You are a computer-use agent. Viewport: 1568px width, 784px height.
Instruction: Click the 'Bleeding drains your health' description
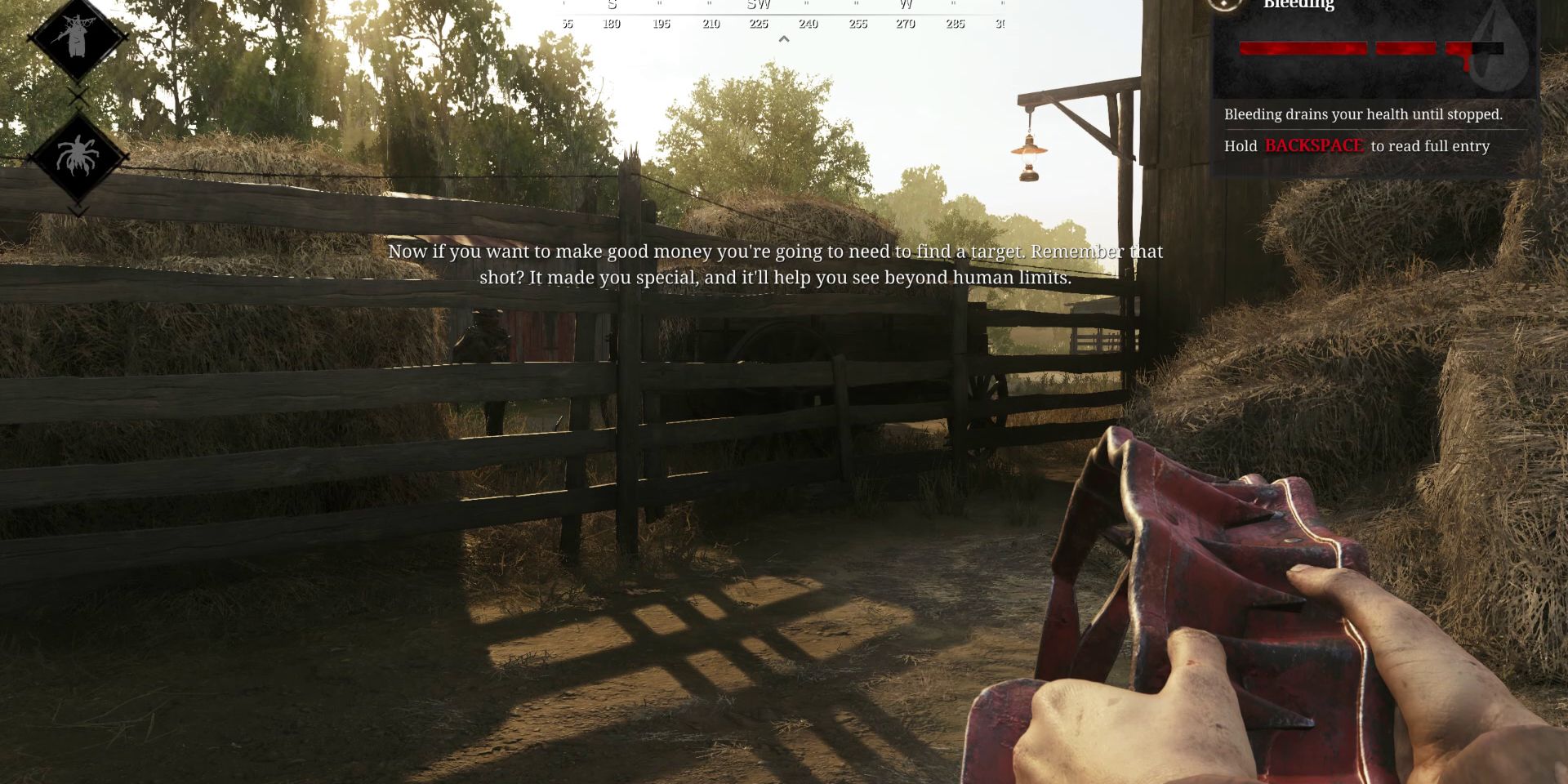pyautogui.click(x=1364, y=114)
